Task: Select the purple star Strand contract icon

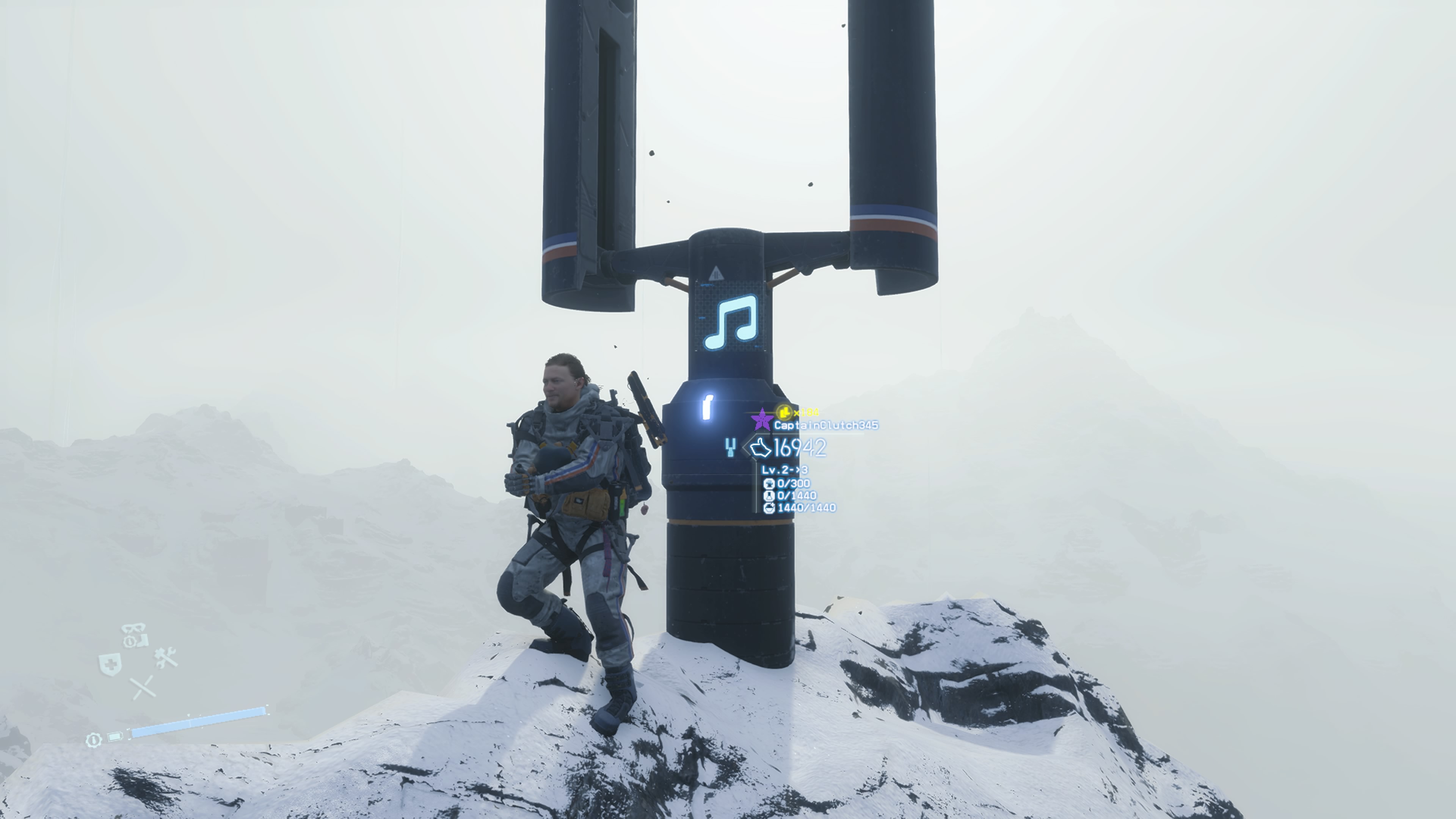Action: [x=763, y=419]
